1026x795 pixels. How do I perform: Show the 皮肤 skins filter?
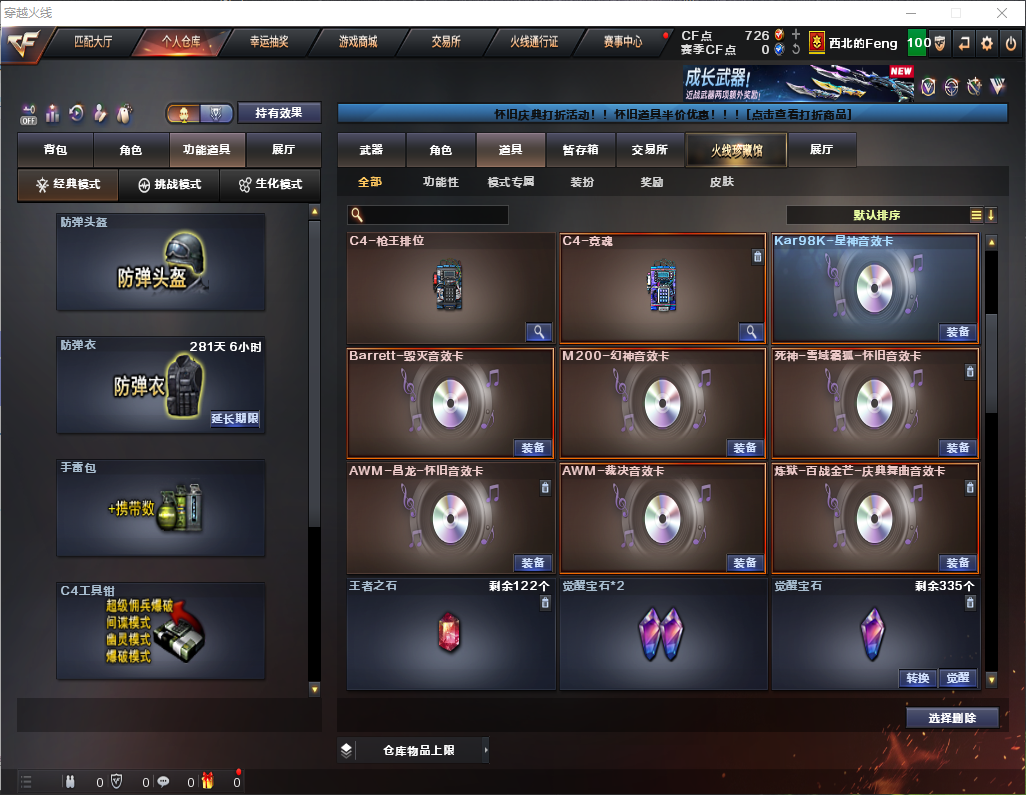pos(721,183)
